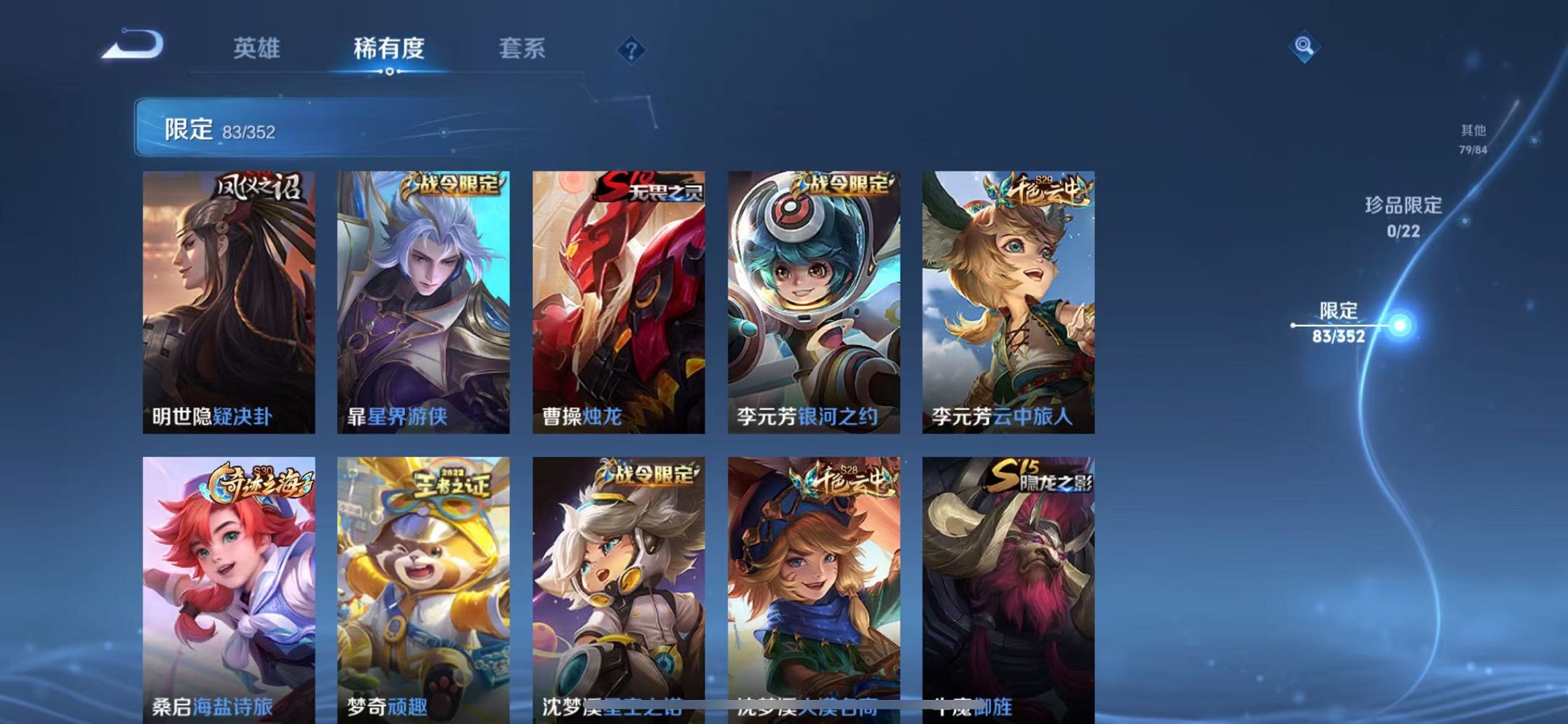This screenshot has width=1568, height=724.
Task: Select the 李元芳云中旅人 skin thumbnail
Action: [x=1009, y=299]
